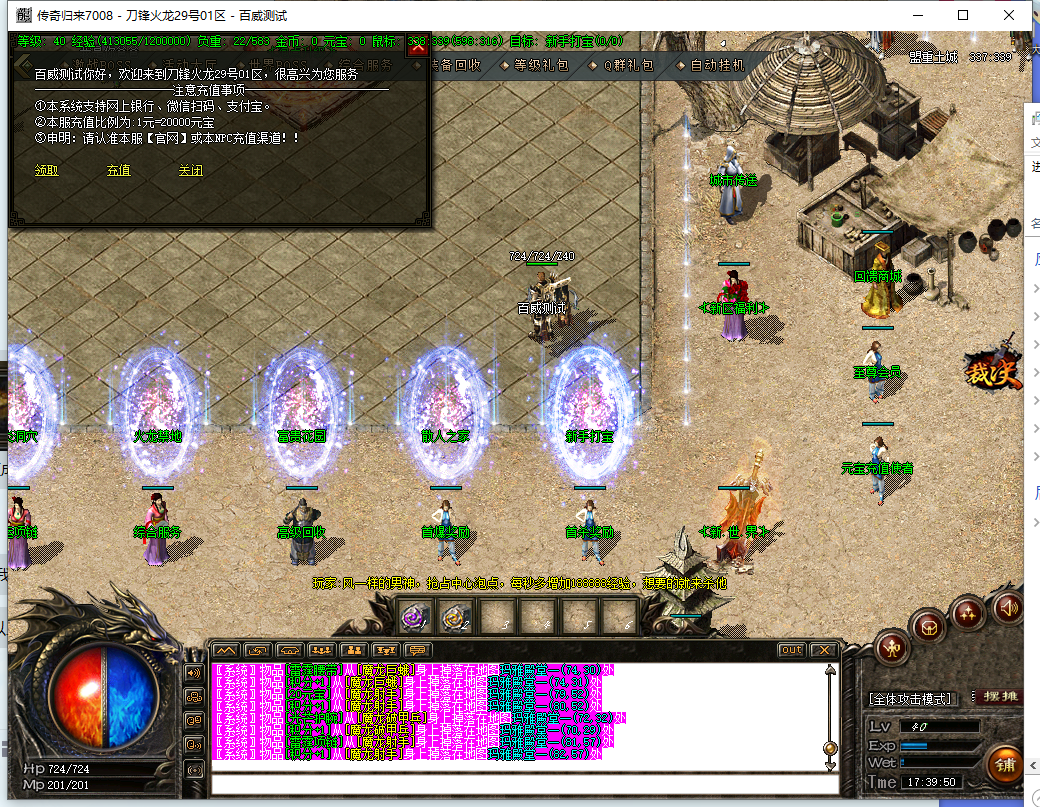Screen dimensions: 1040x807
Task: Select the 关闭 close text link
Action: pos(191,170)
